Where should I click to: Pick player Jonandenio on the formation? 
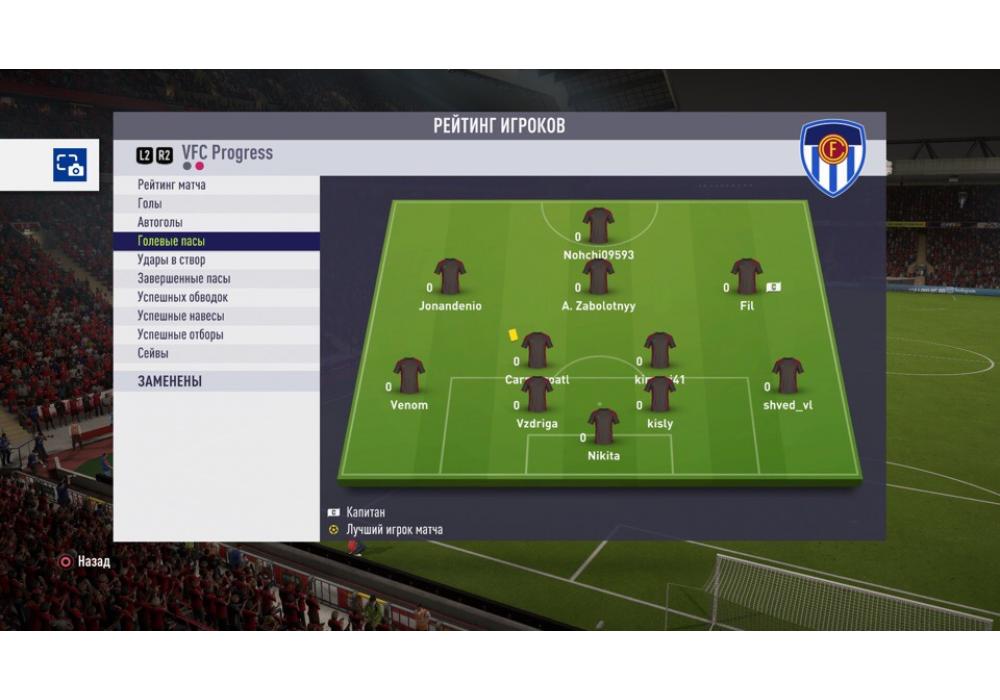coord(450,278)
